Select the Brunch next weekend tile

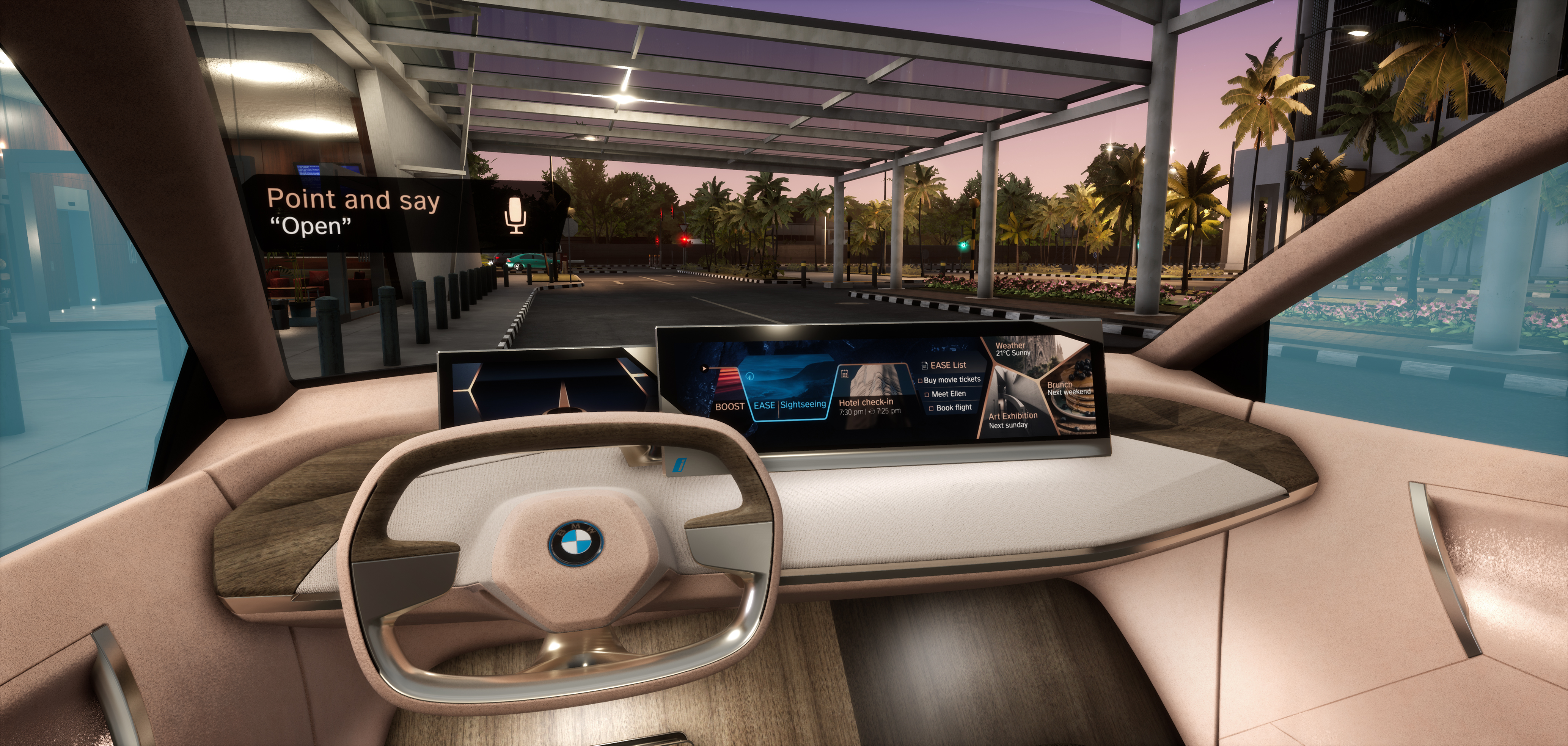tap(1069, 389)
